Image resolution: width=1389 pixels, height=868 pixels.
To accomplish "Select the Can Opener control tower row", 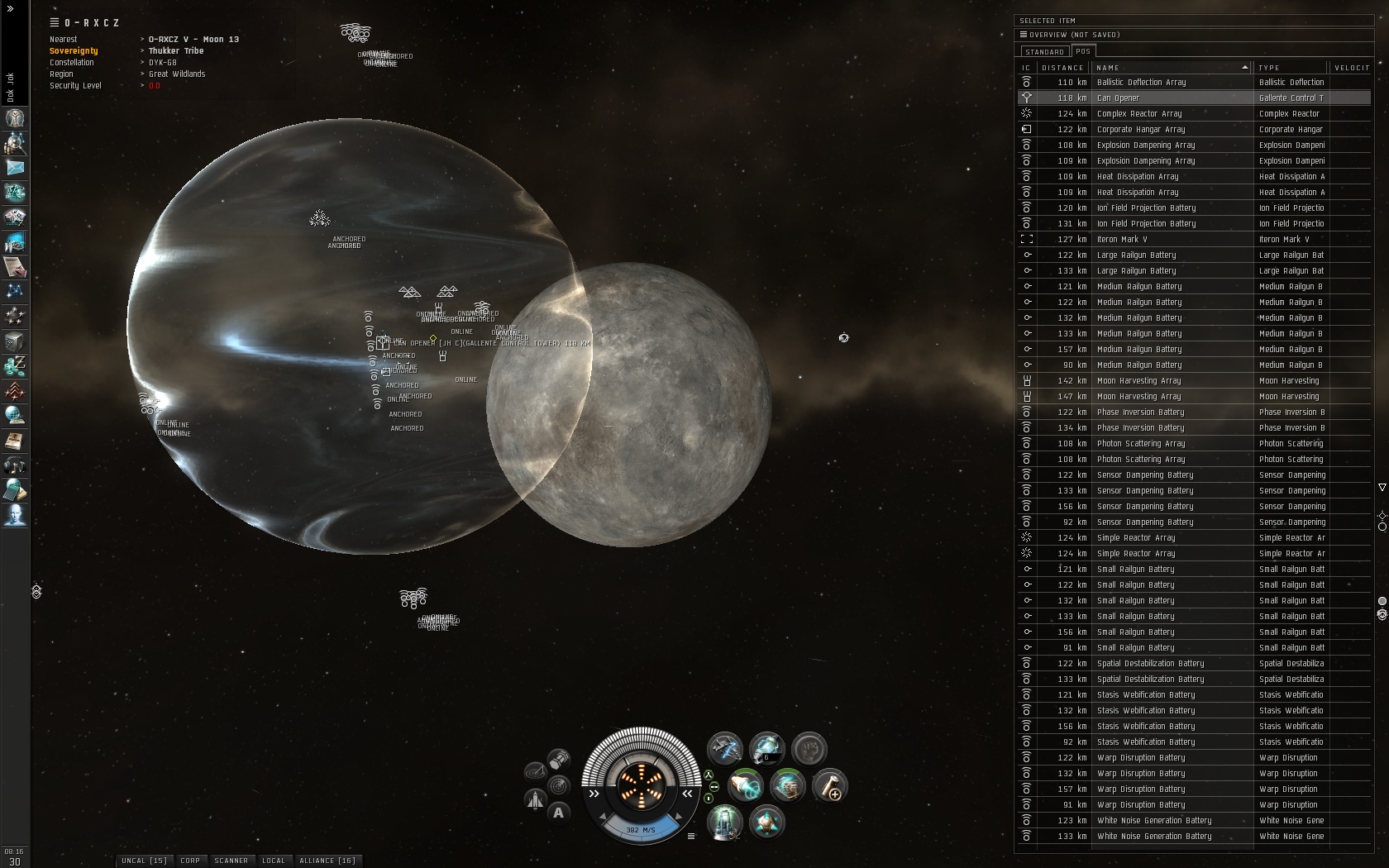I will coord(1174,98).
